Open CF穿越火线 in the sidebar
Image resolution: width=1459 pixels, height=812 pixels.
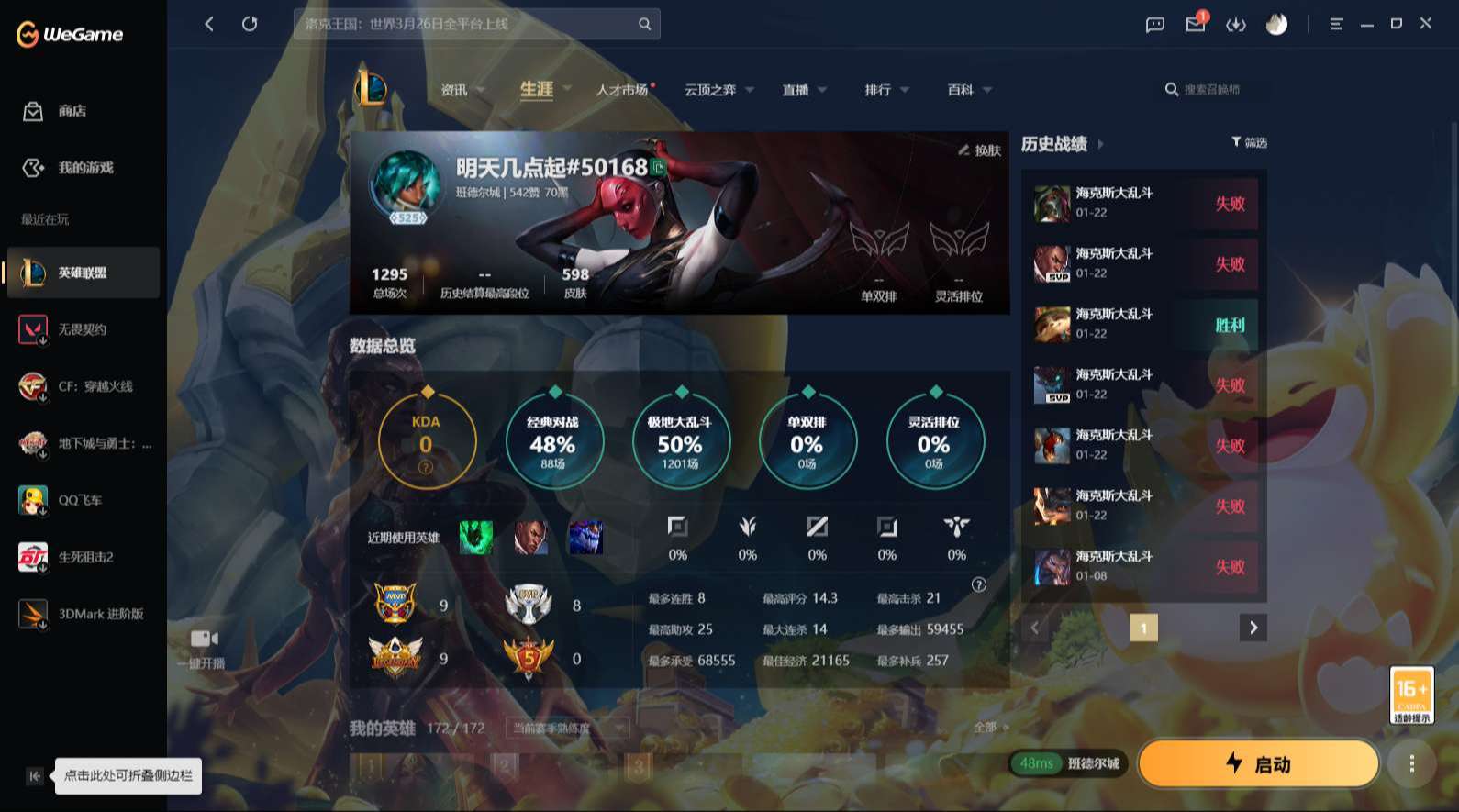(x=83, y=386)
